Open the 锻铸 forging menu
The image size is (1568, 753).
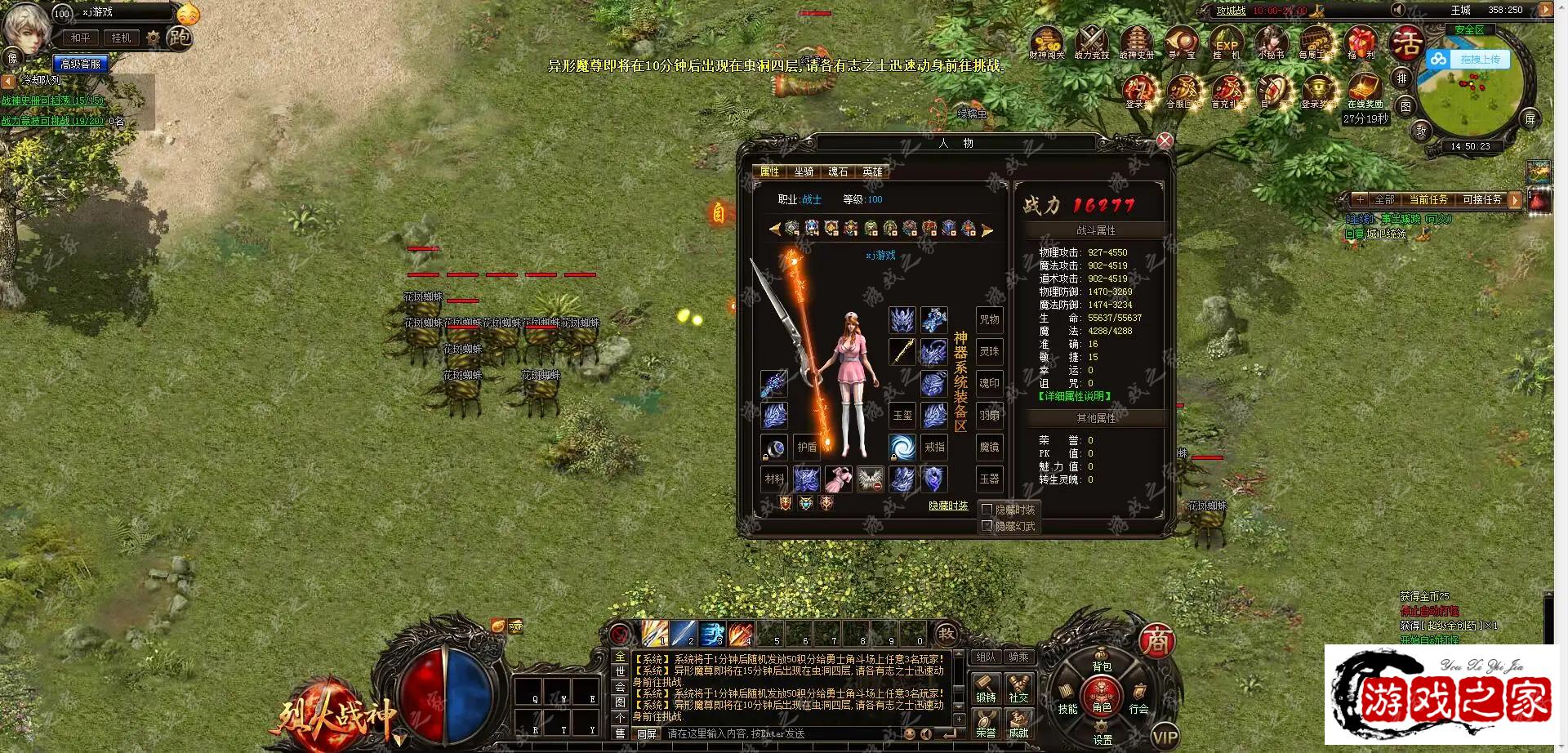pos(986,688)
